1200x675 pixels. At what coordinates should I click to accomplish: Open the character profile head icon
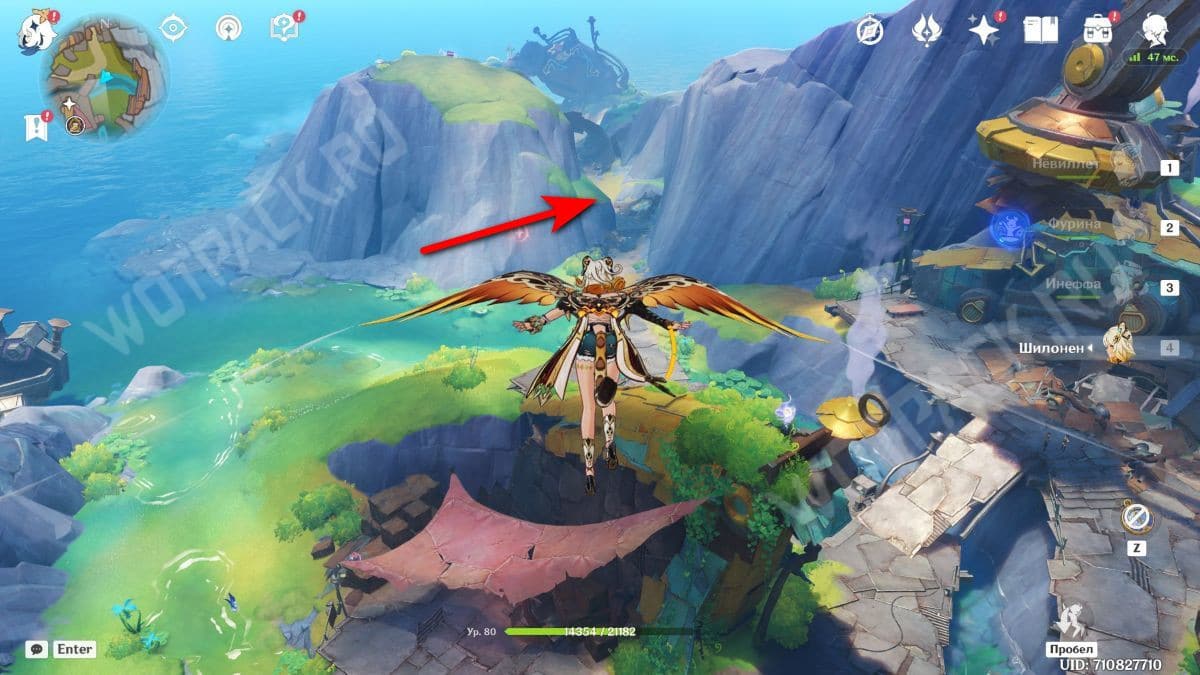tap(1157, 30)
